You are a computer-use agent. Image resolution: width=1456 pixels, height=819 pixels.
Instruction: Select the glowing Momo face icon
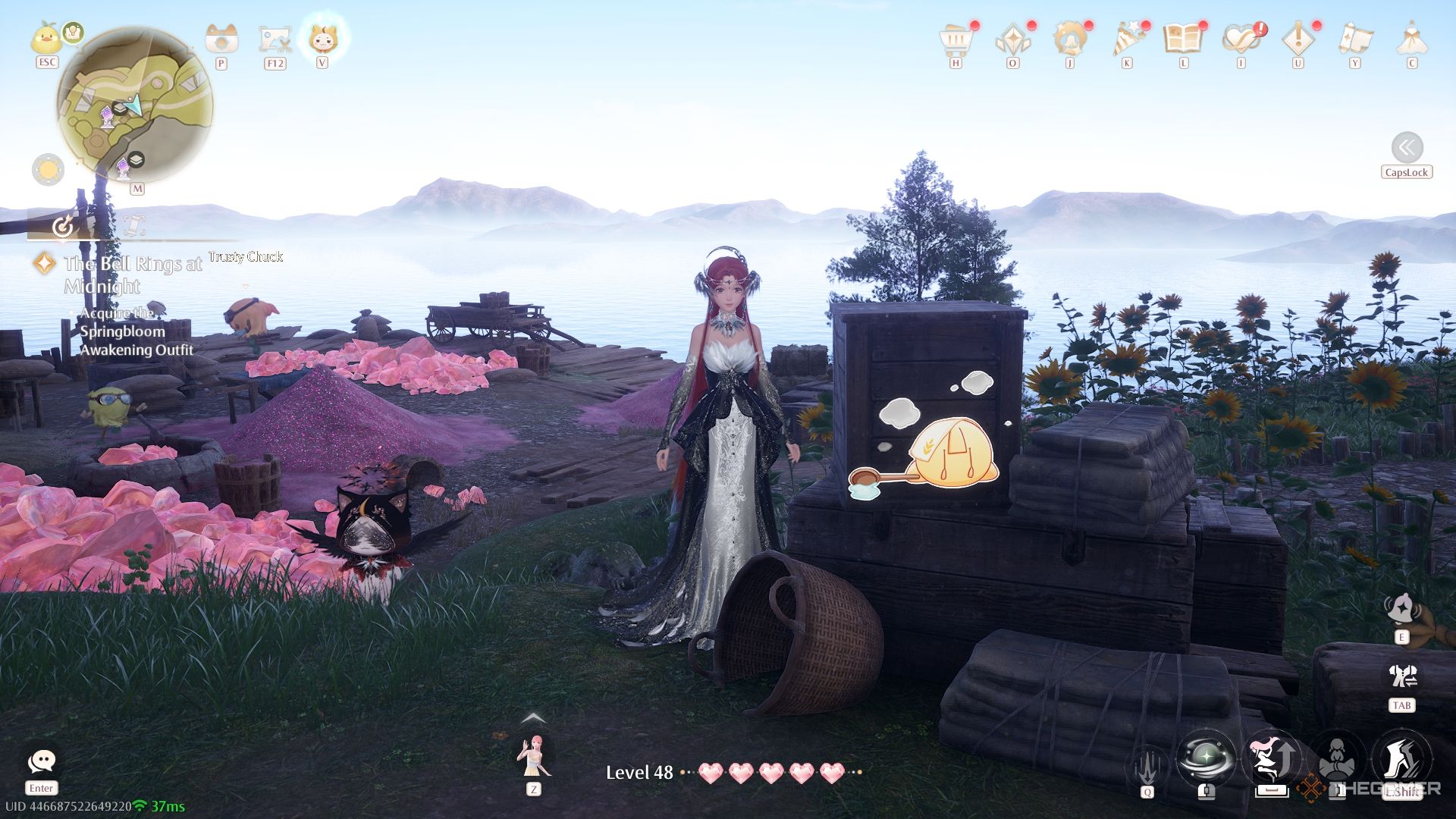[322, 37]
